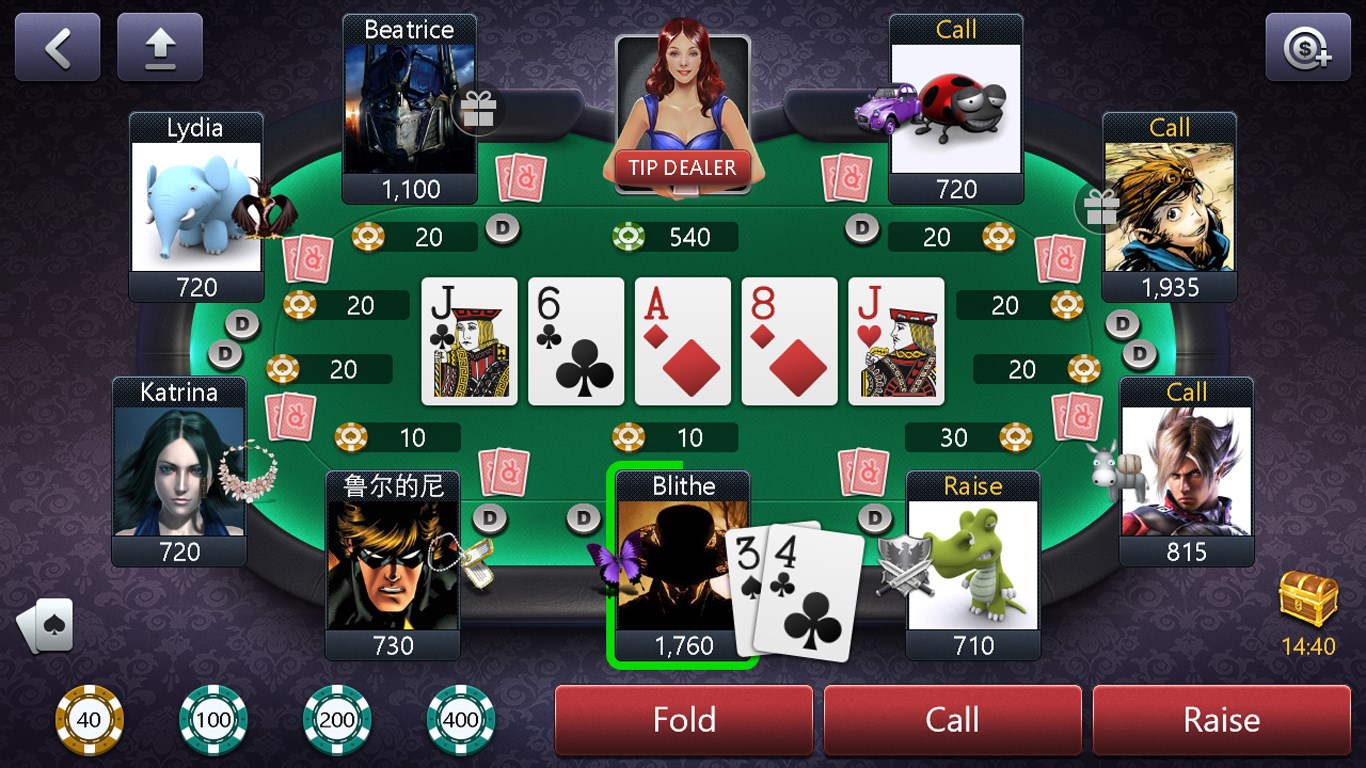Select the 400 chip denomination

(x=460, y=718)
